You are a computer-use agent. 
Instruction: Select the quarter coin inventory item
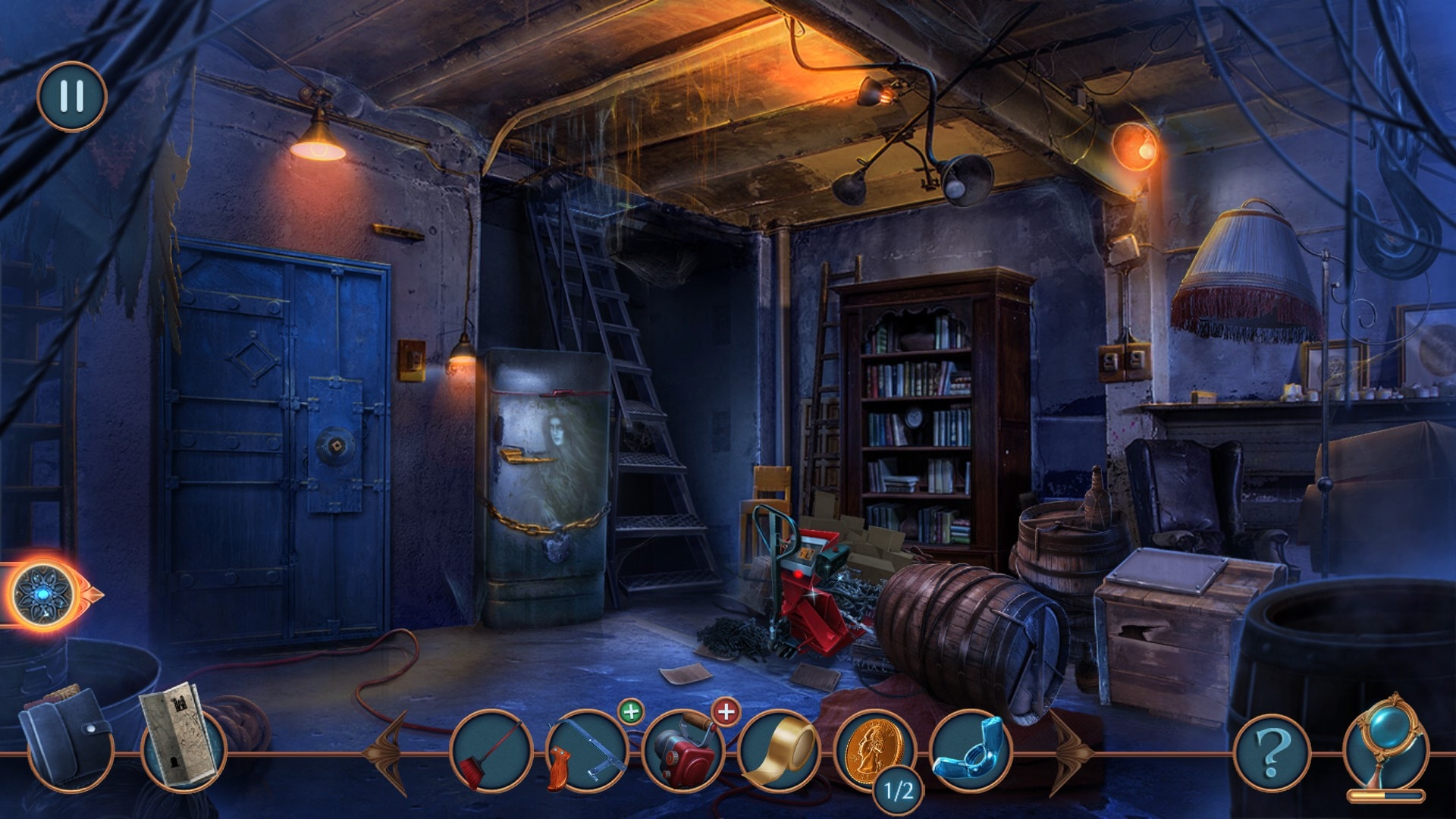pos(874,749)
